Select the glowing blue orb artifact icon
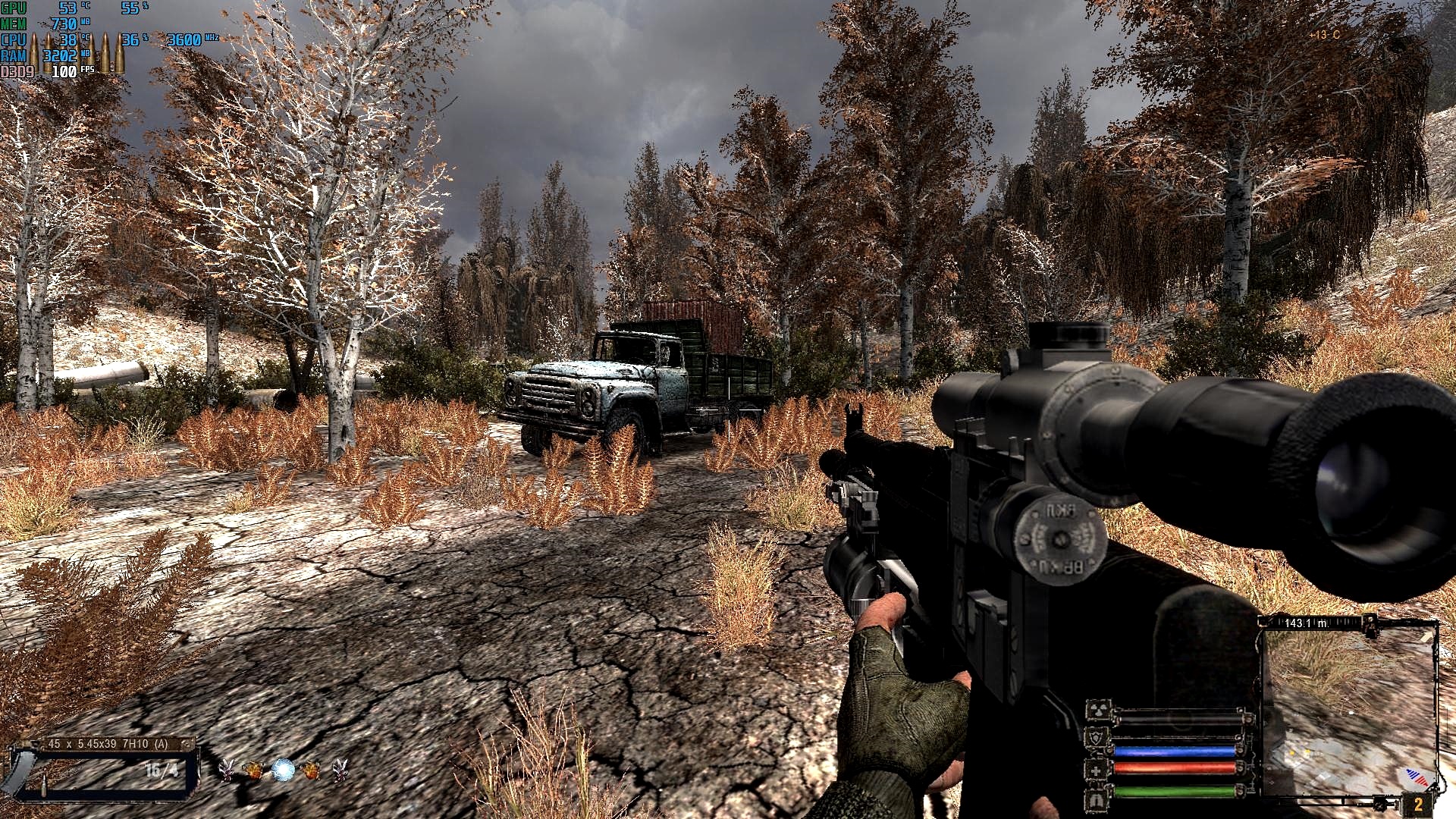This screenshot has width=1456, height=819. [x=283, y=770]
